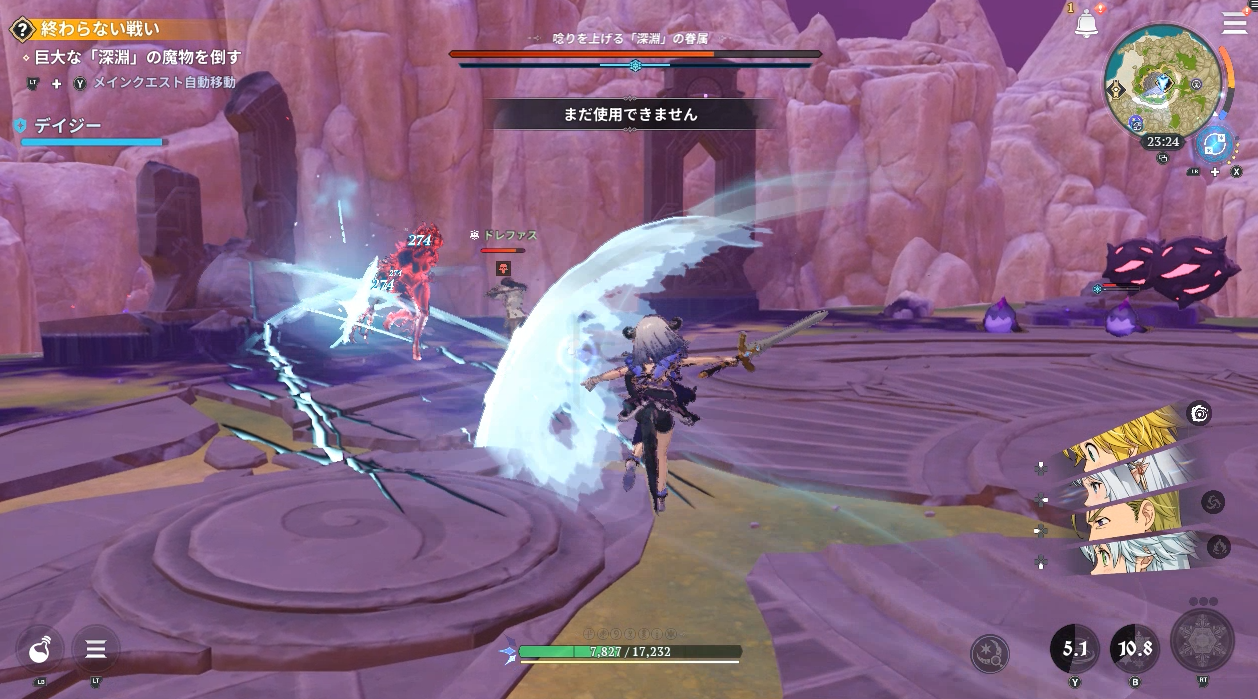Tap the spiral swirl icon above party portraits
The width and height of the screenshot is (1258, 699).
click(x=1200, y=413)
